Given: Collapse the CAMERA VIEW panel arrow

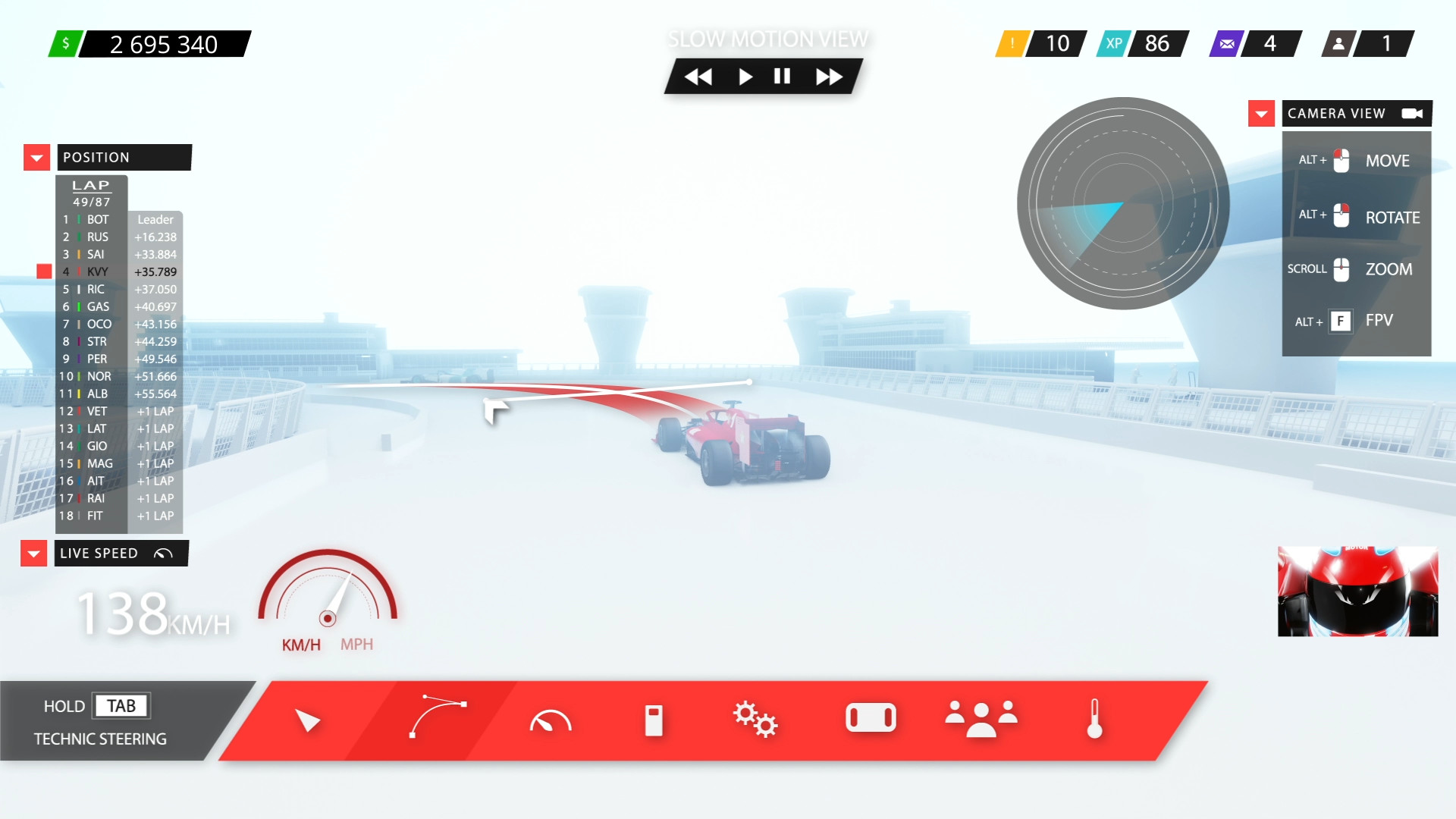Looking at the screenshot, I should click(1261, 113).
